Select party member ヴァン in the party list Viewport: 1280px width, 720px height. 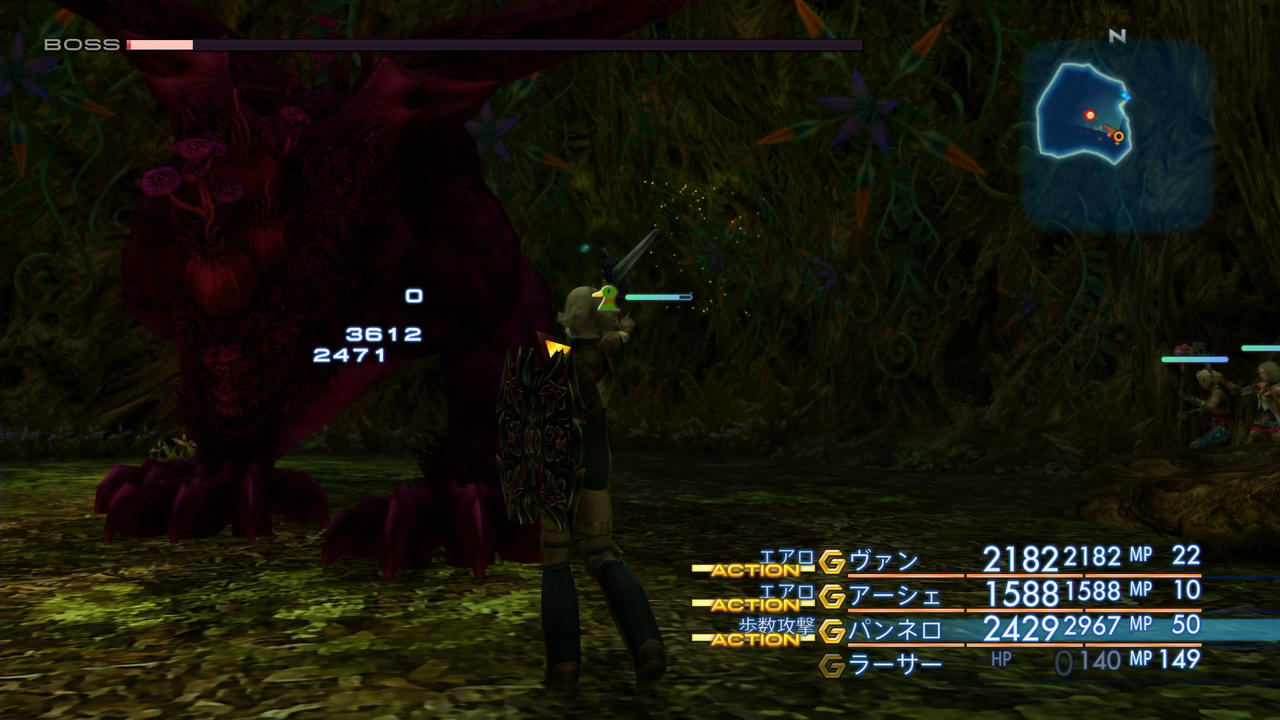[x=884, y=561]
